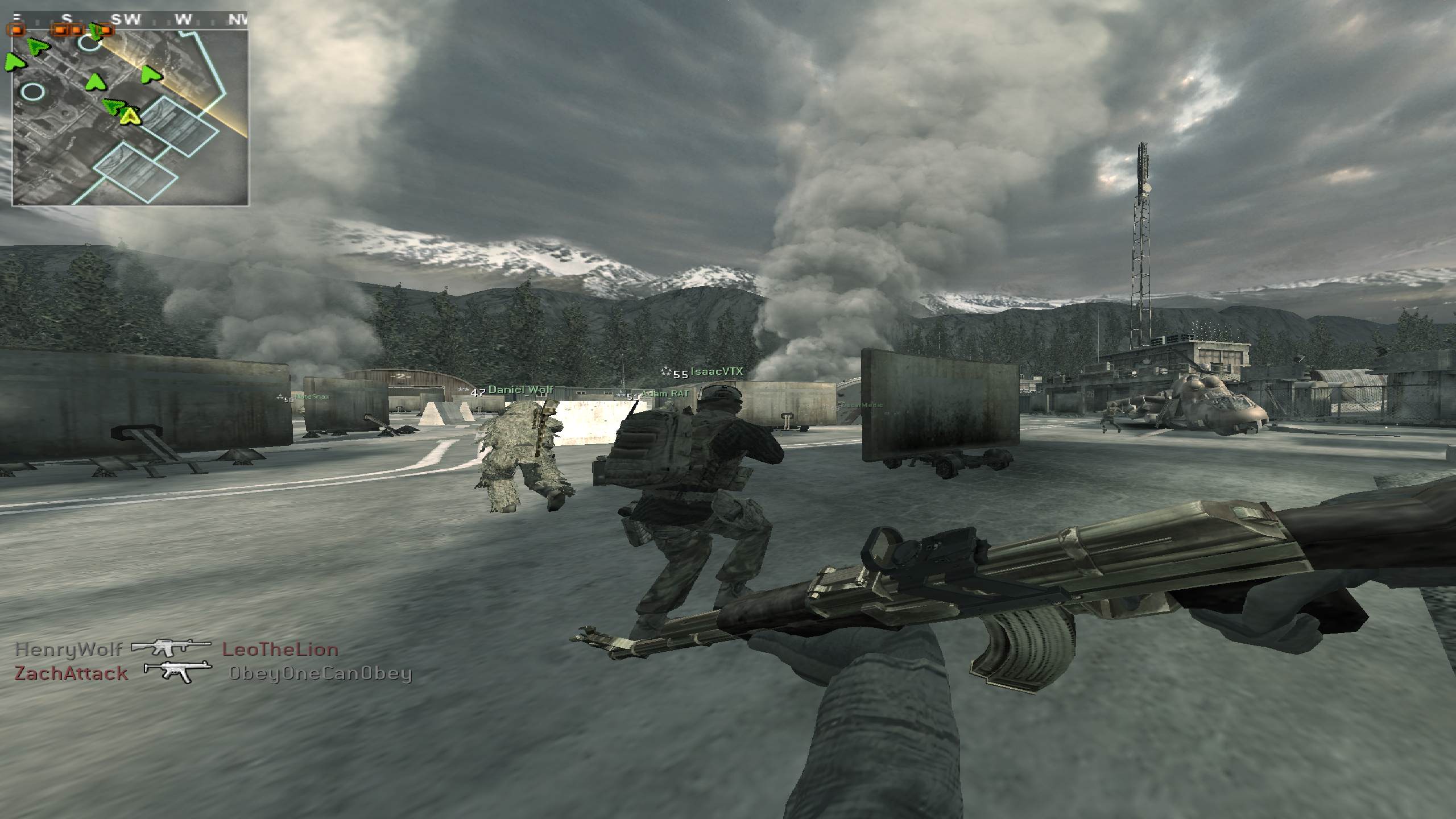The width and height of the screenshot is (1456, 819).
Task: Click the minimap in the corner
Action: pyautogui.click(x=130, y=118)
